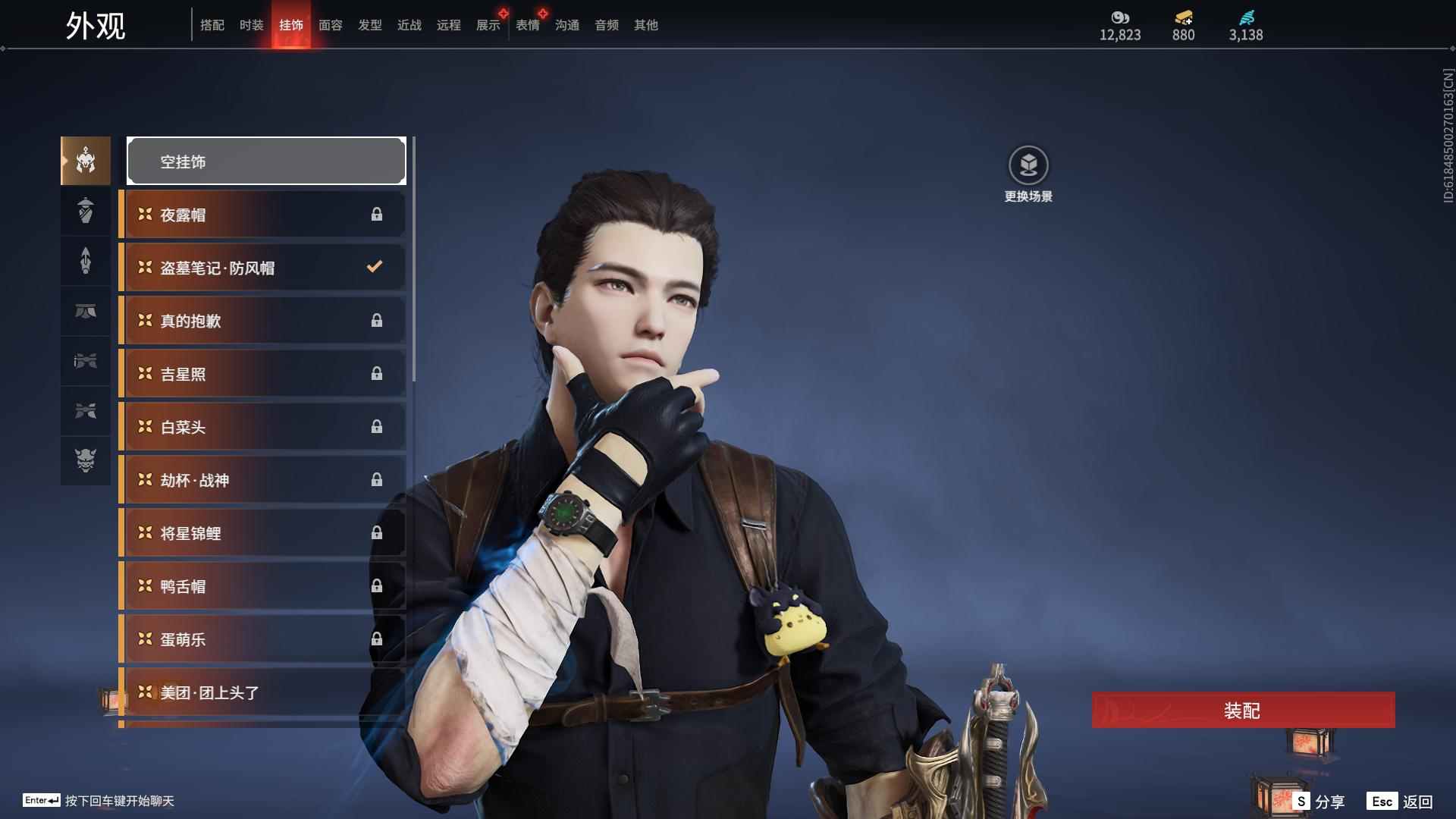Open the 表情 tab
This screenshot has height=819, width=1456.
[x=527, y=25]
